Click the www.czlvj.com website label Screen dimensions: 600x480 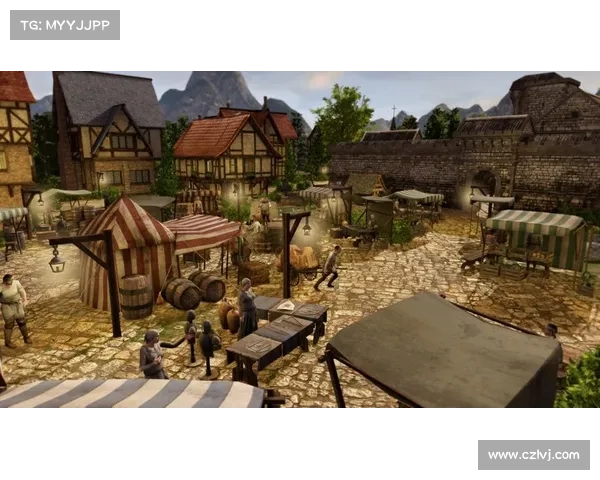pyautogui.click(x=532, y=455)
